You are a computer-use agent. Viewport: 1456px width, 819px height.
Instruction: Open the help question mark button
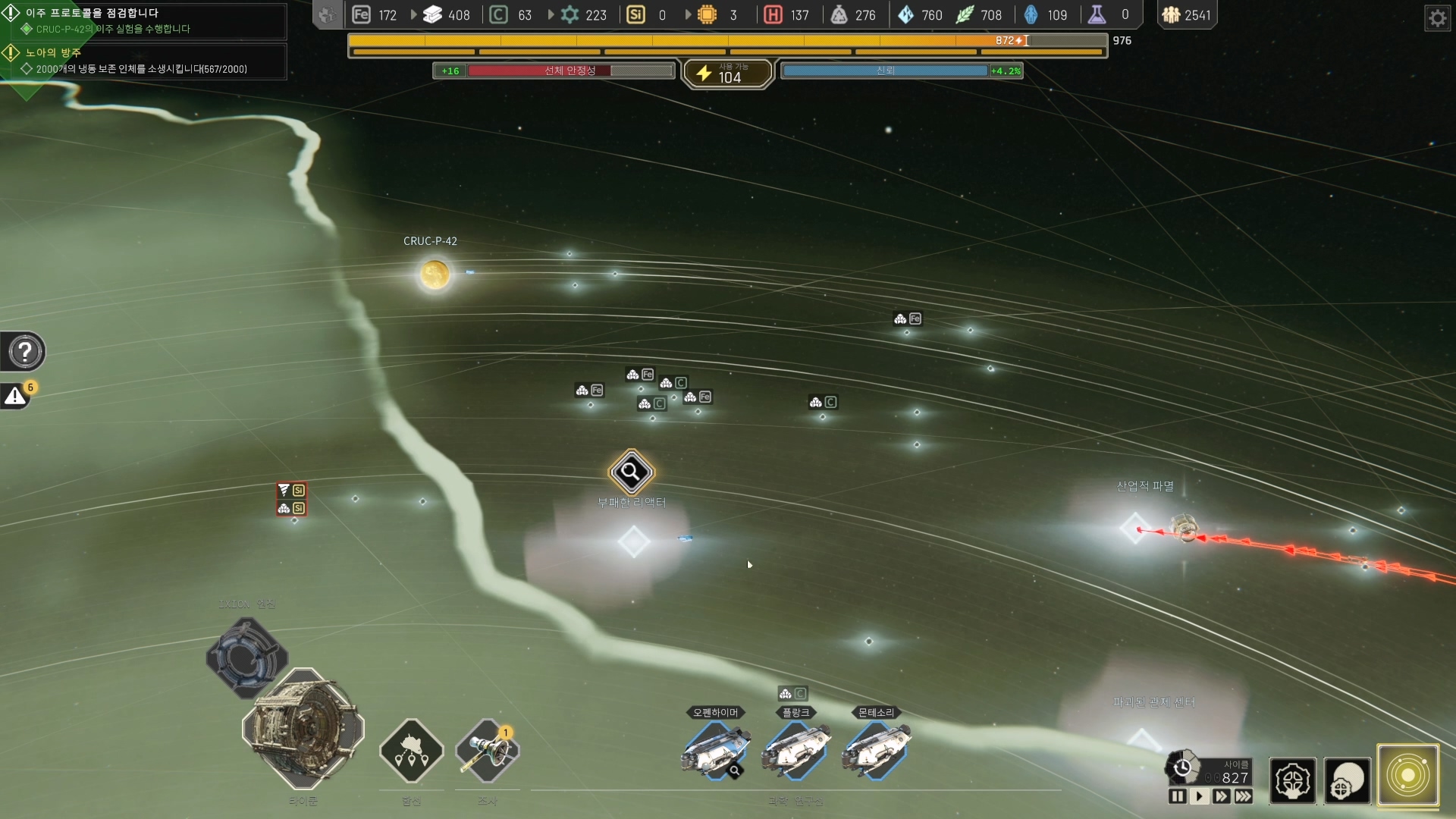pyautogui.click(x=25, y=352)
